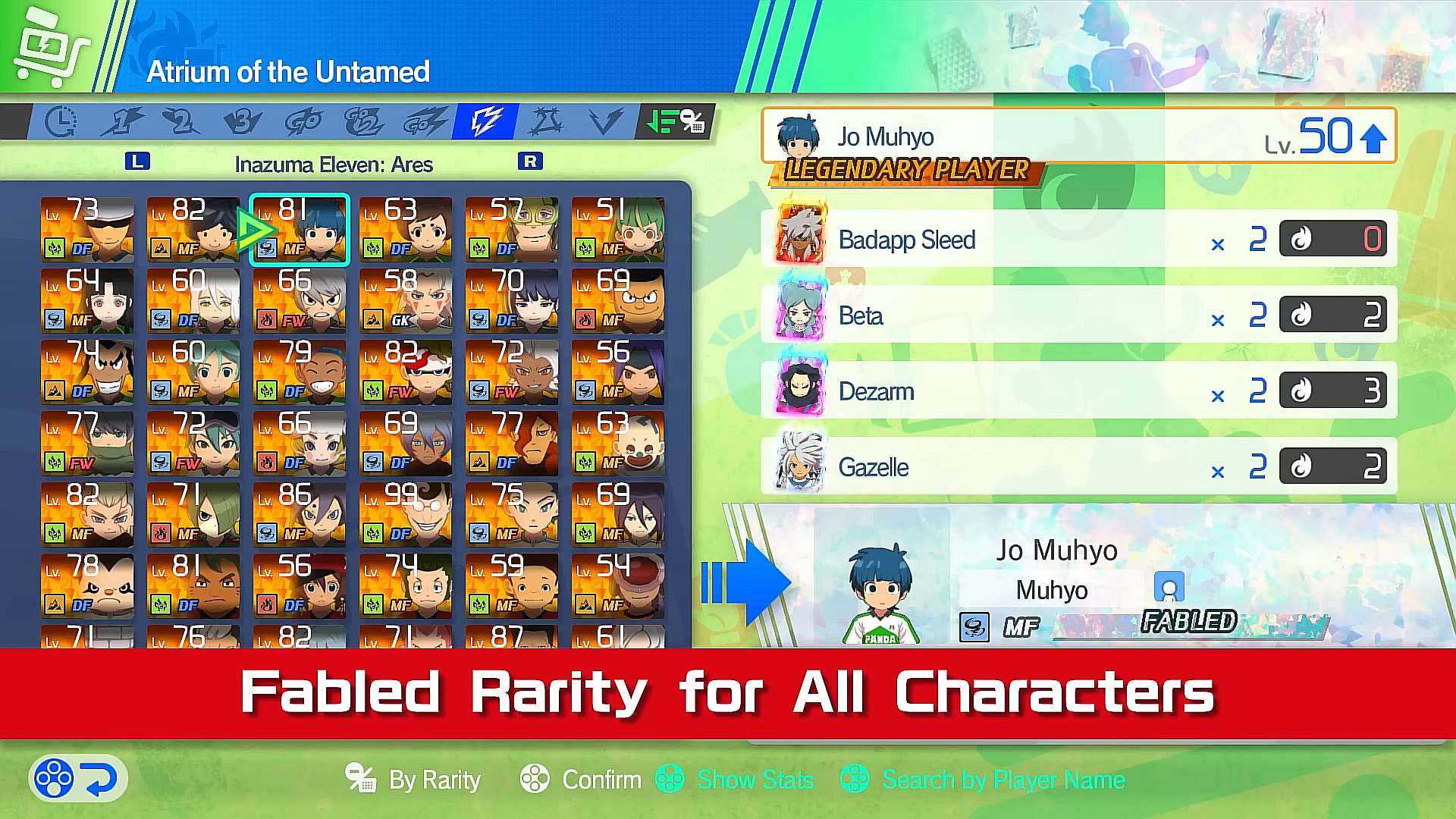Viewport: 1456px width, 819px height.
Task: Select the level 73 DF player tile
Action: pyautogui.click(x=87, y=229)
